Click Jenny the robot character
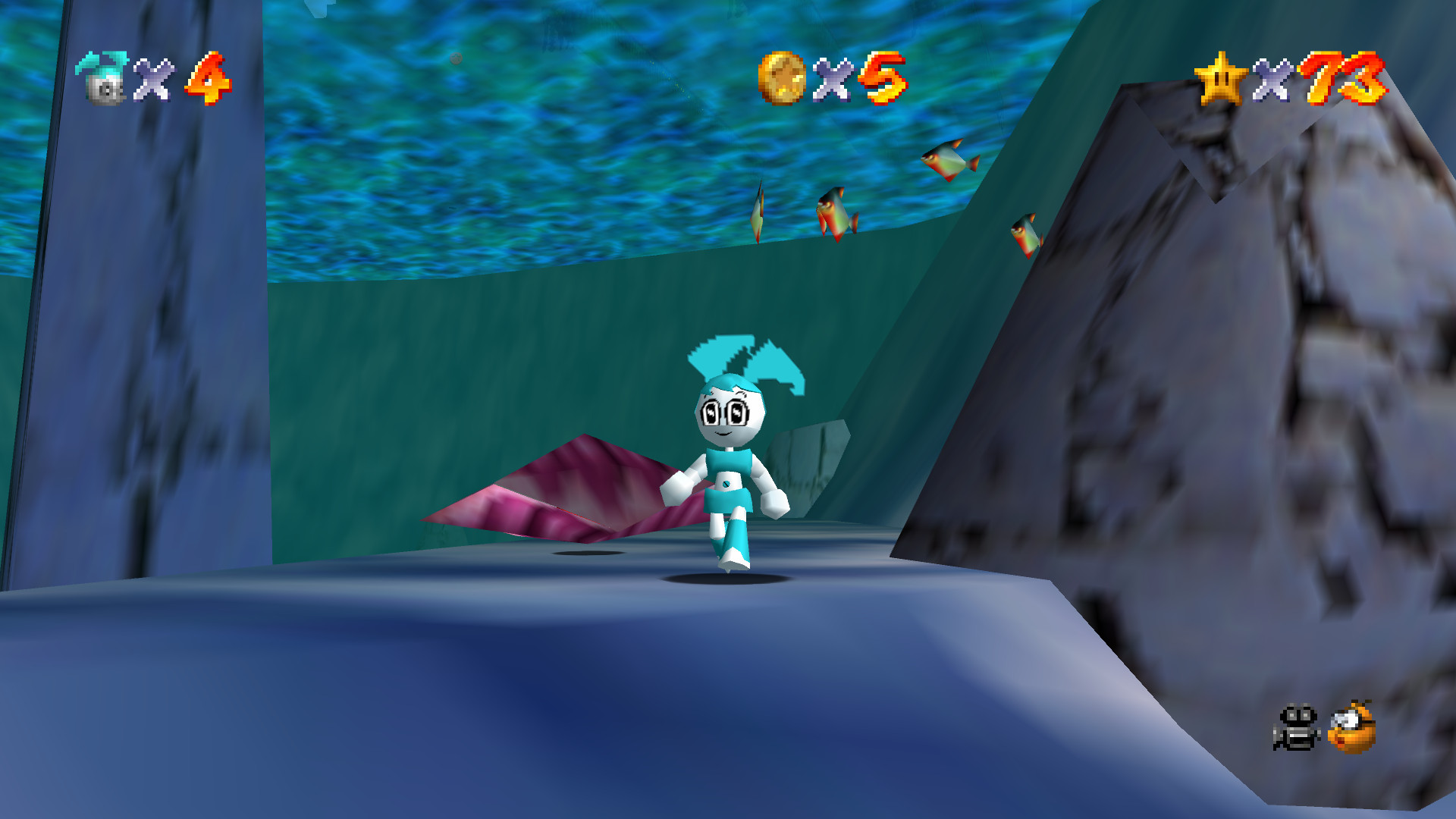The height and width of the screenshot is (819, 1456). pyautogui.click(x=728, y=455)
